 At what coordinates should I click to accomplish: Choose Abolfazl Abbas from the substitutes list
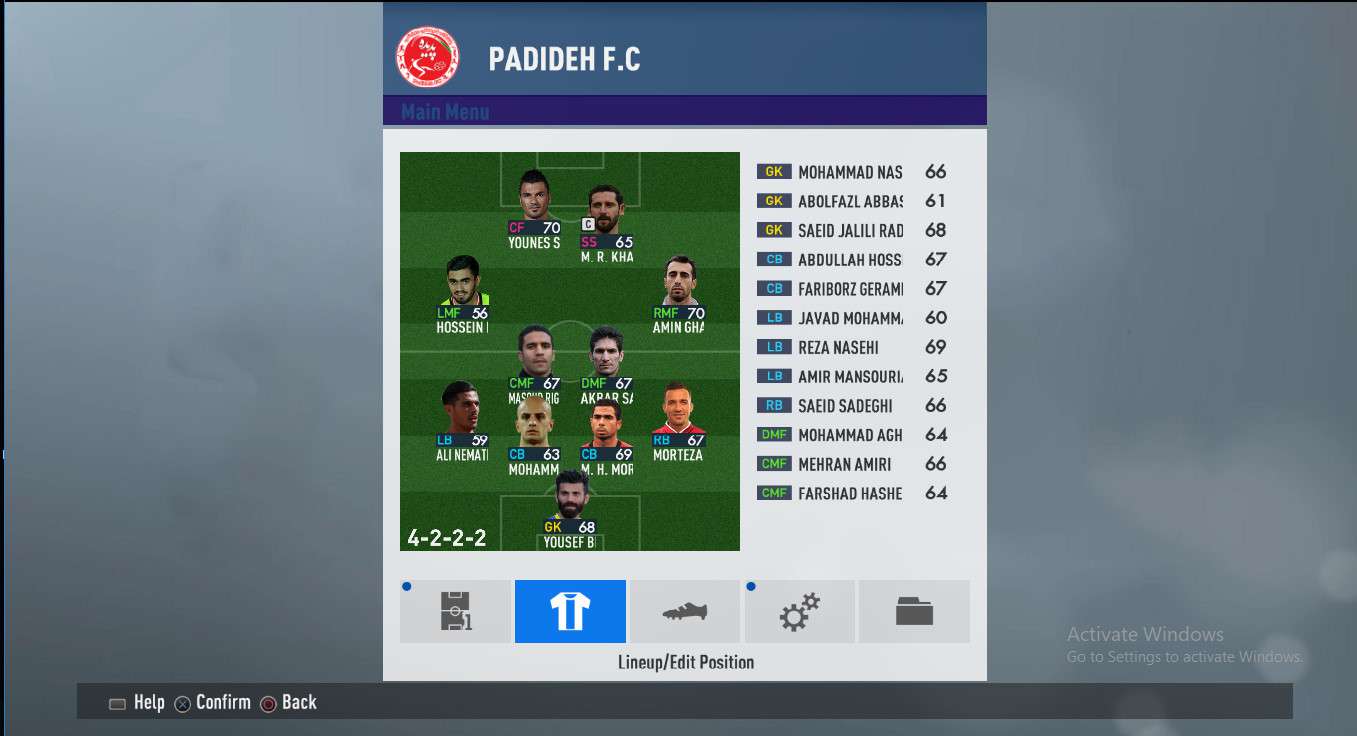point(850,201)
